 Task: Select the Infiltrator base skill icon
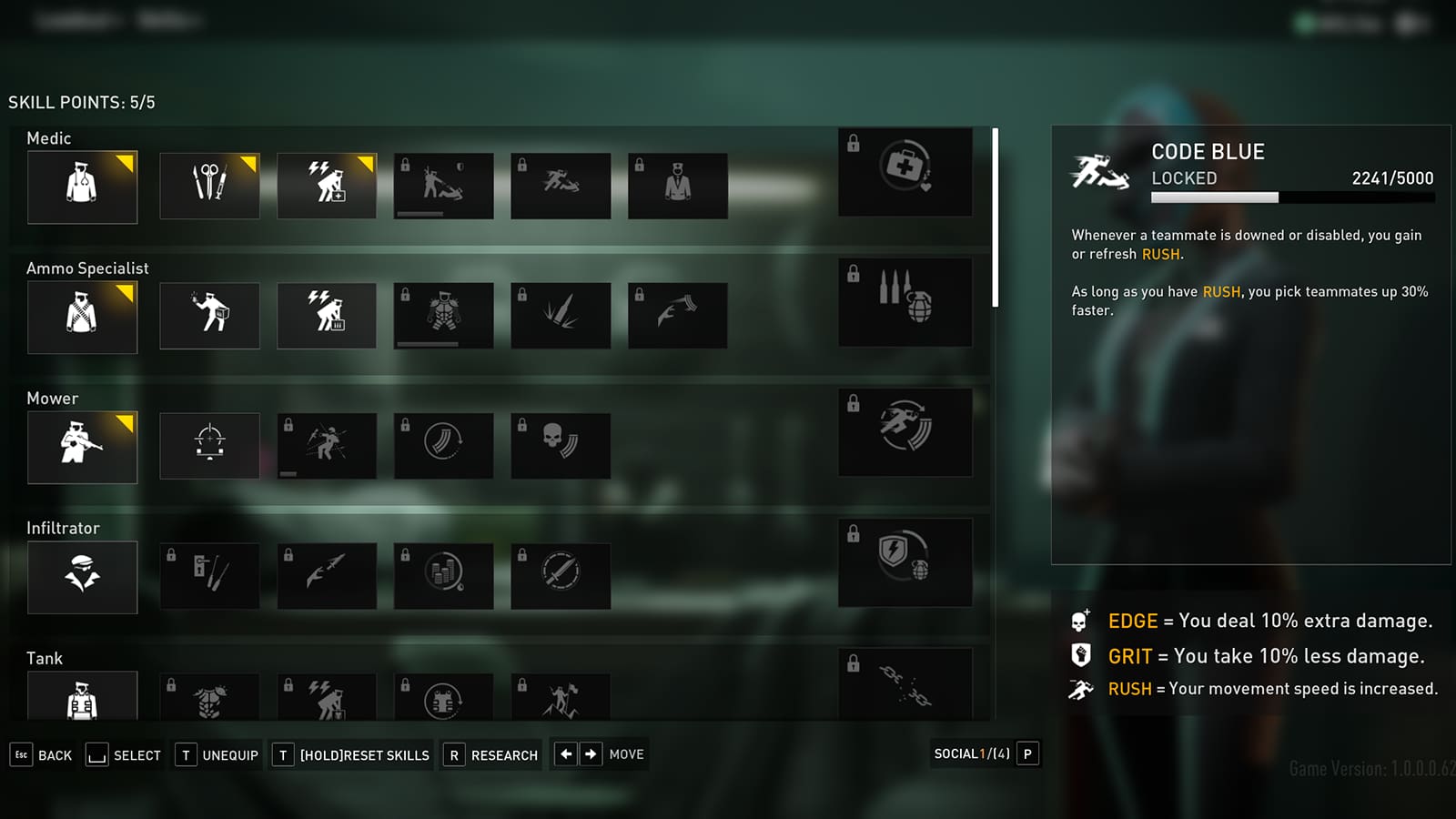82,576
